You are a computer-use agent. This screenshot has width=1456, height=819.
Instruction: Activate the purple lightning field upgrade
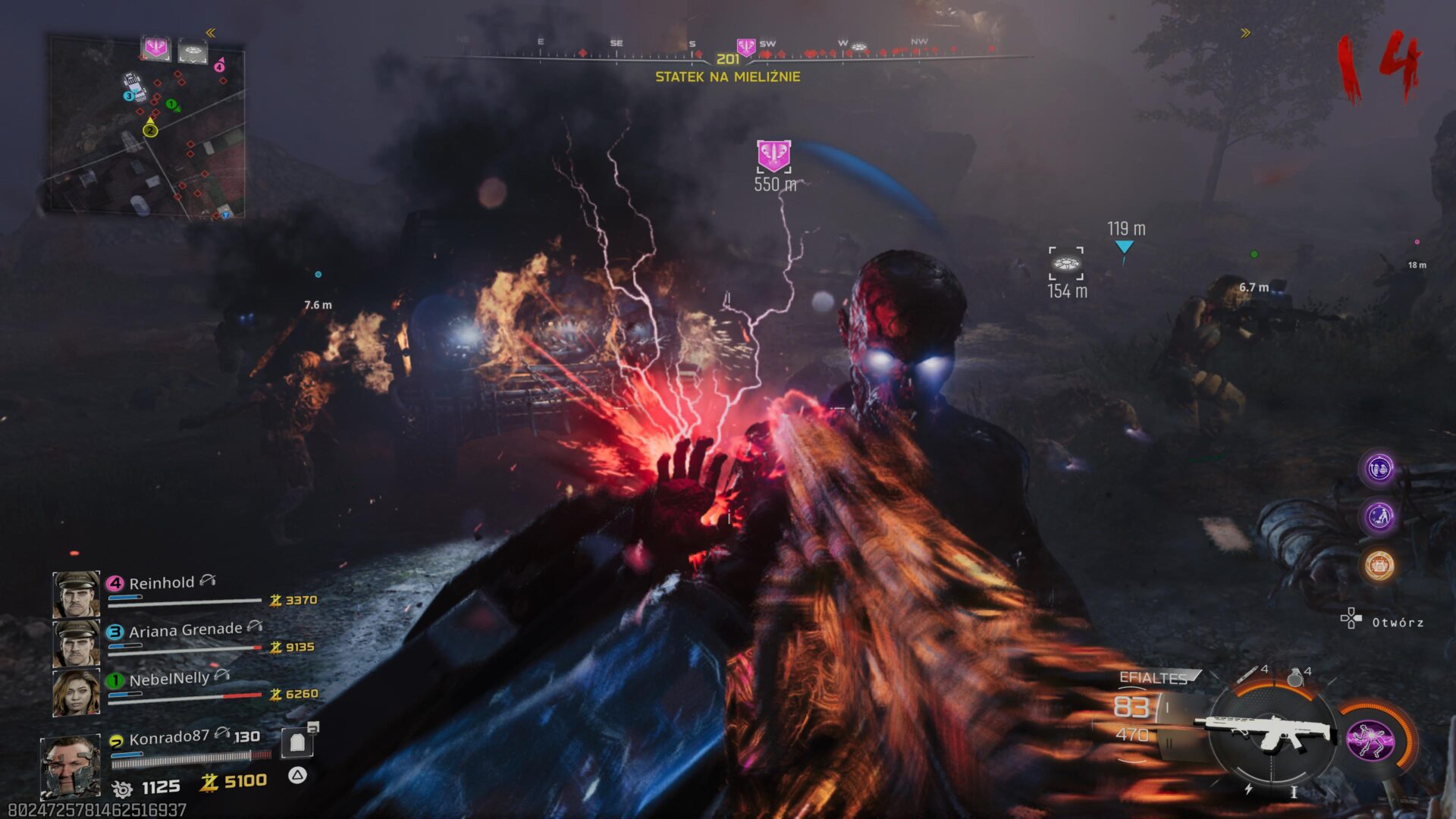1370,740
